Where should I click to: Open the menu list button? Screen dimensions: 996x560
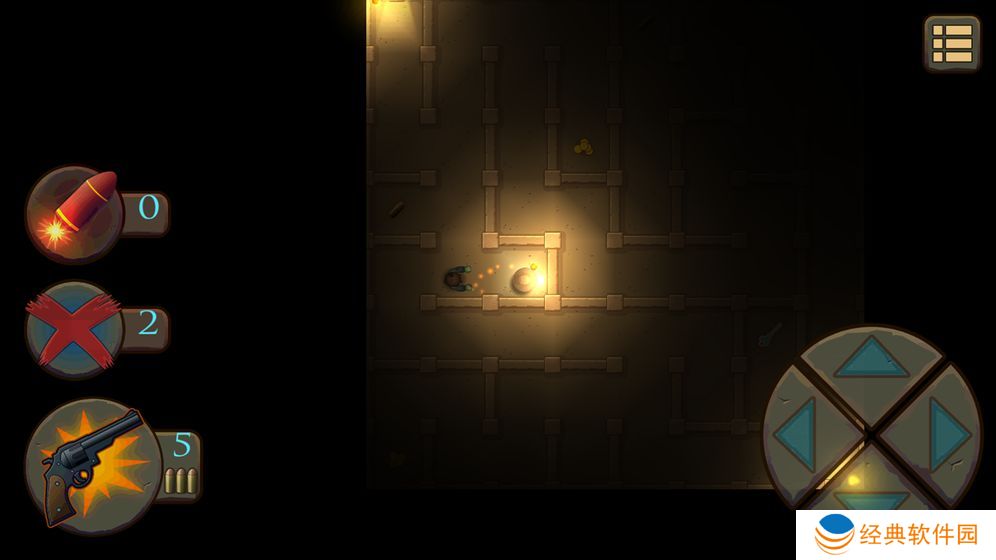951,43
